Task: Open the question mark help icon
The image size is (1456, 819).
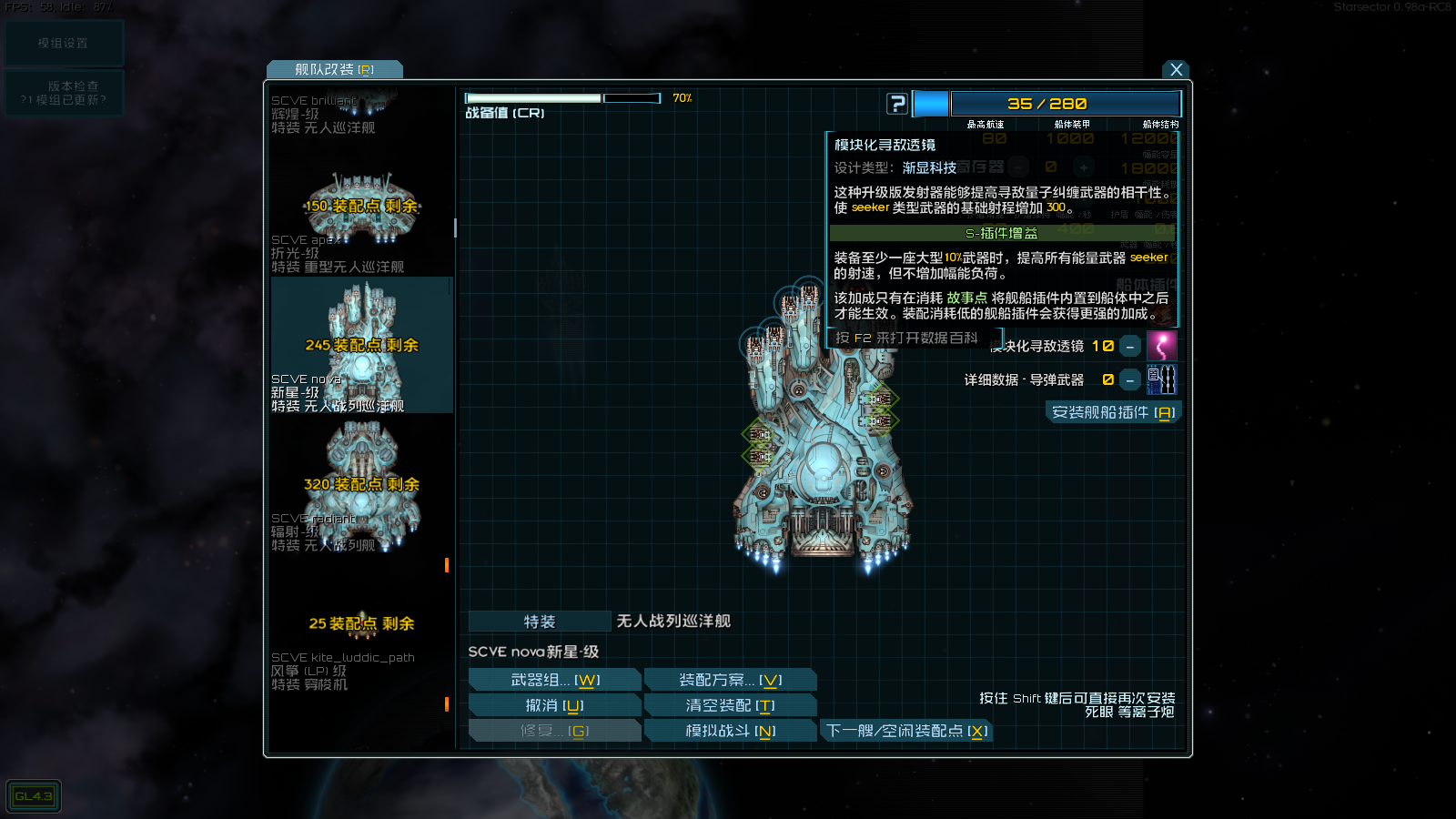Action: [897, 103]
